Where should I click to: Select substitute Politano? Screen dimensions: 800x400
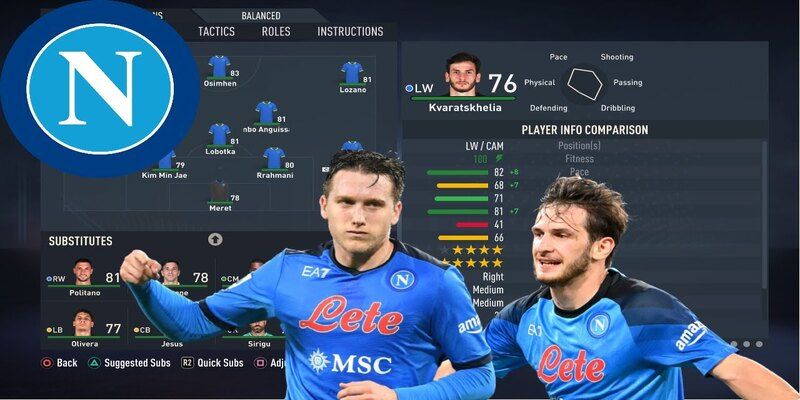85,277
